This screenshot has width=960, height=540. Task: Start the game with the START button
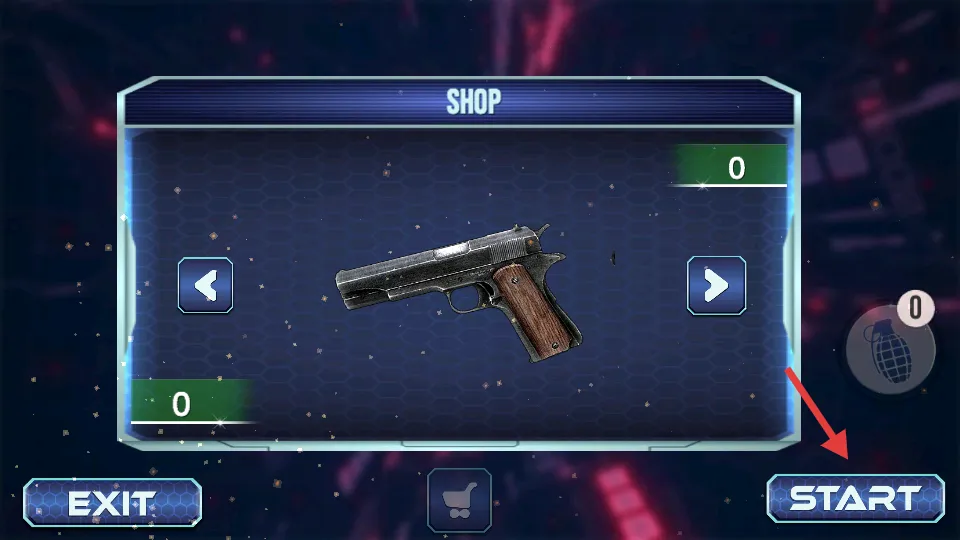coord(855,498)
